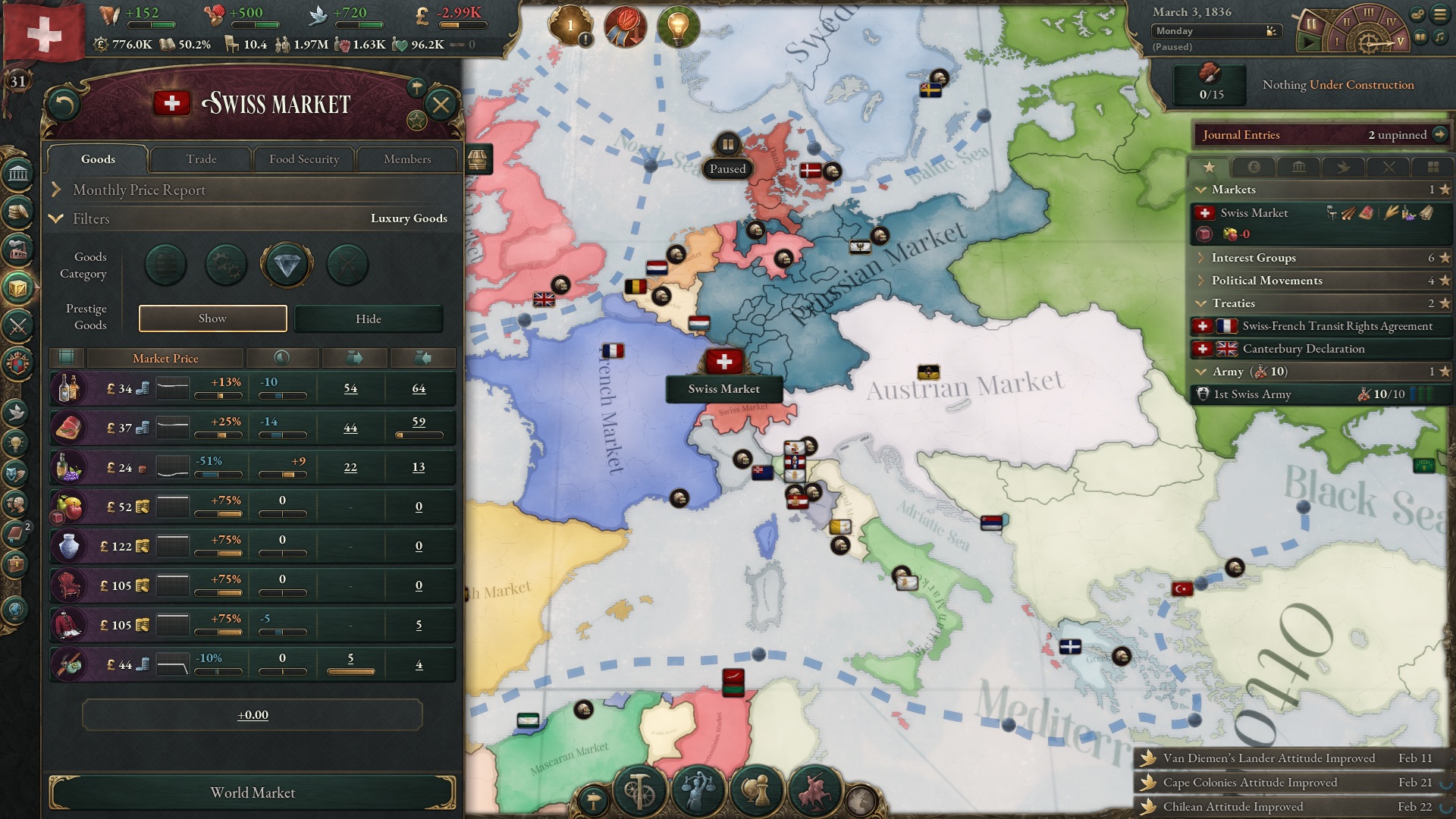Select the military goods category filter
Viewport: 1456px width, 819px height.
click(347, 265)
